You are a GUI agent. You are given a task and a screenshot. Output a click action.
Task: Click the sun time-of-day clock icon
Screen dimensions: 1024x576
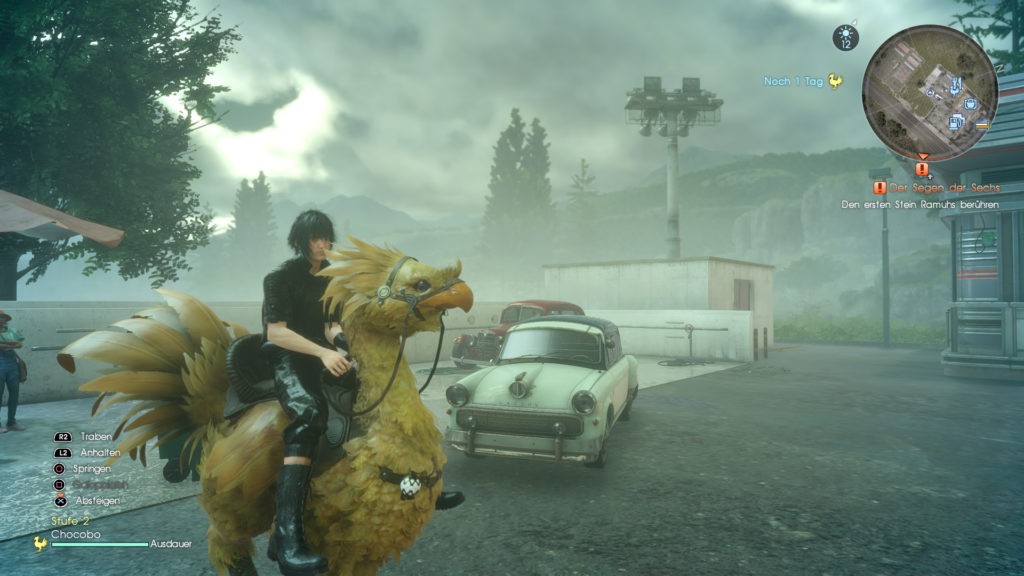(846, 38)
